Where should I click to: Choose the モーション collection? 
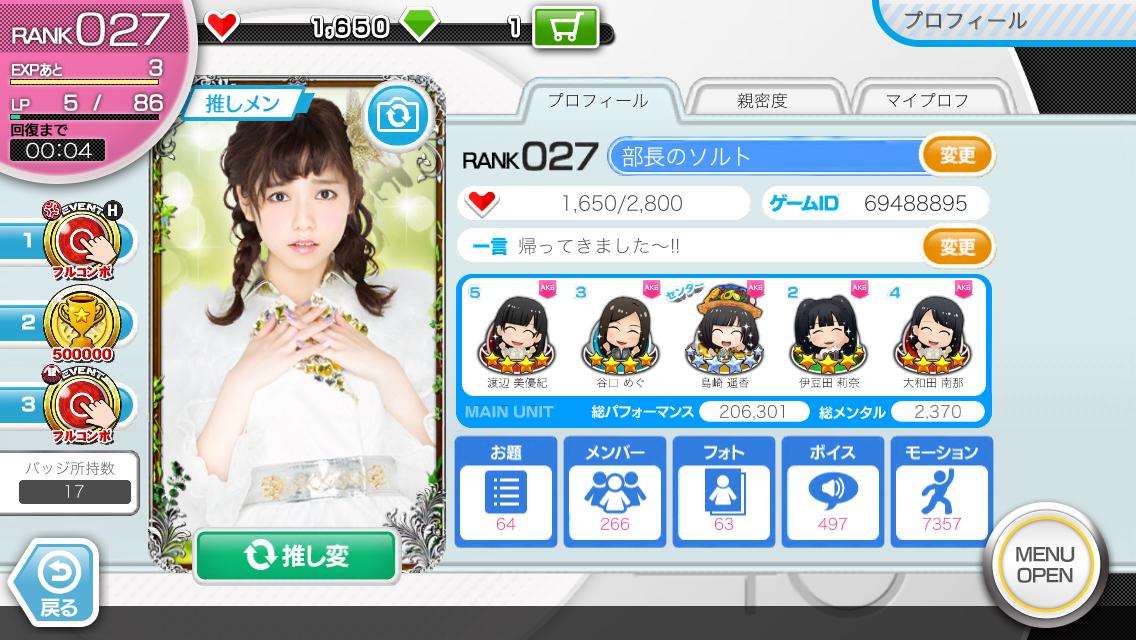pos(941,491)
